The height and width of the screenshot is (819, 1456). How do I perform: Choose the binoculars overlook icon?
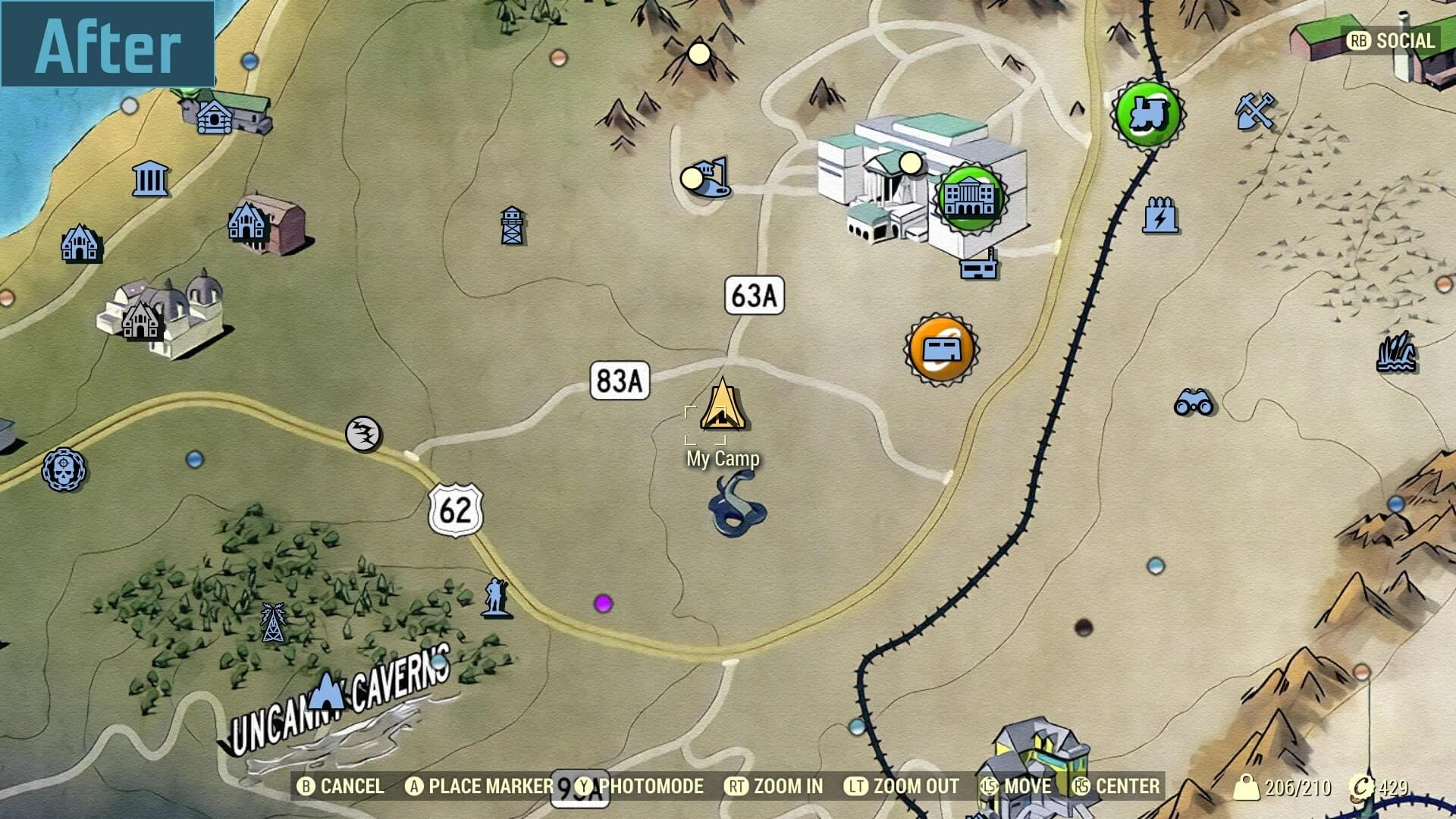point(1194,402)
